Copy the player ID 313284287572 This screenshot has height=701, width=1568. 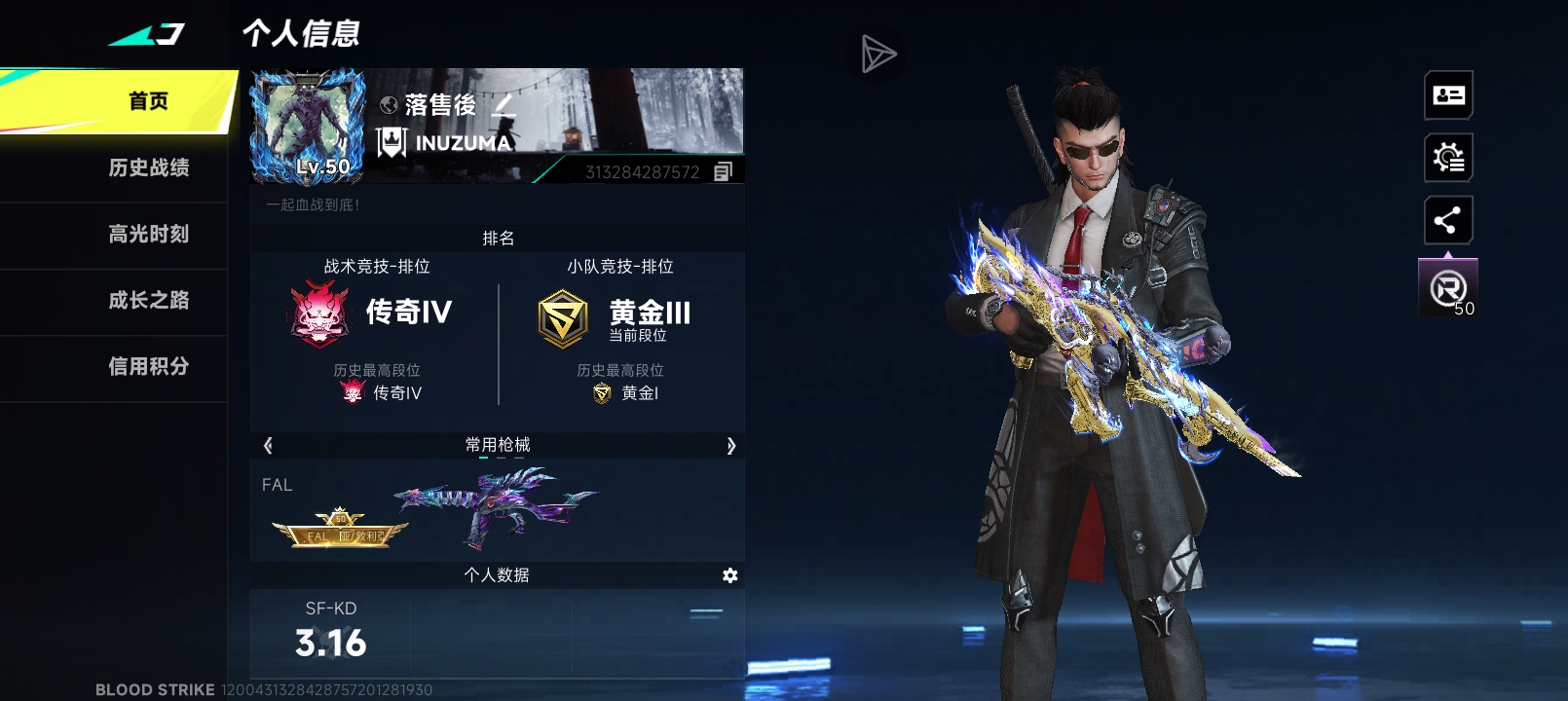click(x=721, y=171)
